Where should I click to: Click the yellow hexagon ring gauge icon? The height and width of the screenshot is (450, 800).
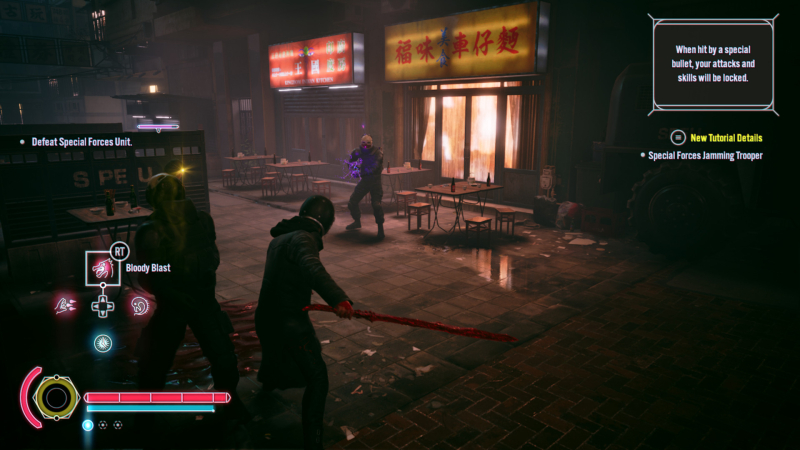56,398
